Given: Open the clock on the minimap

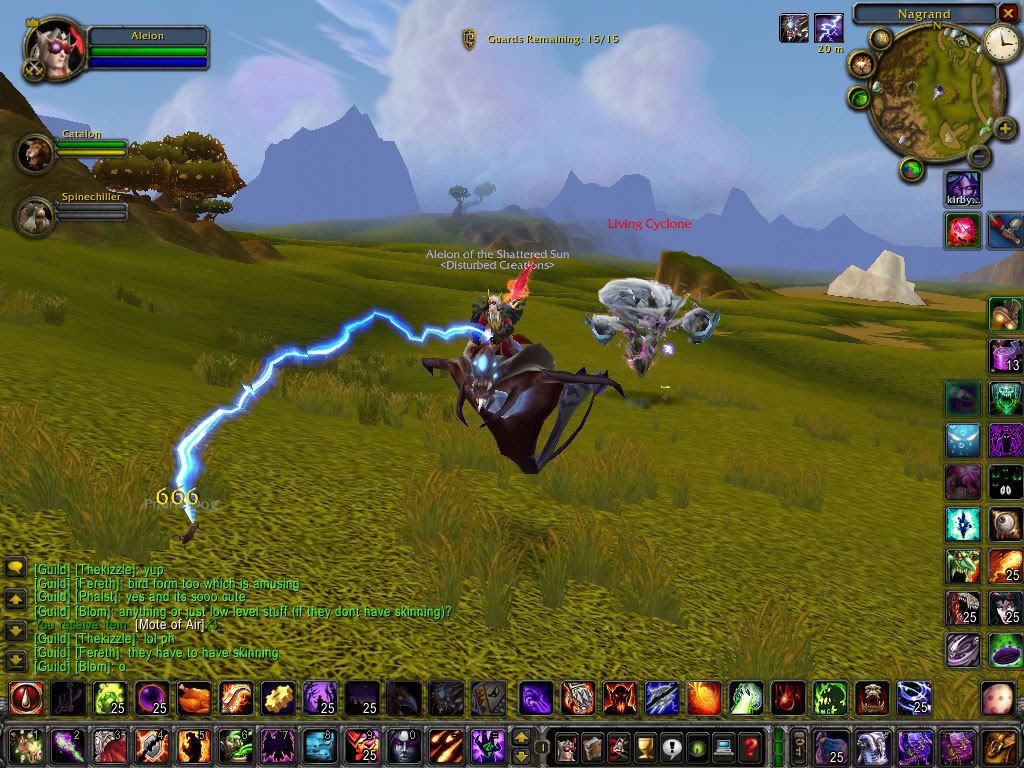Looking at the screenshot, I should [1000, 42].
